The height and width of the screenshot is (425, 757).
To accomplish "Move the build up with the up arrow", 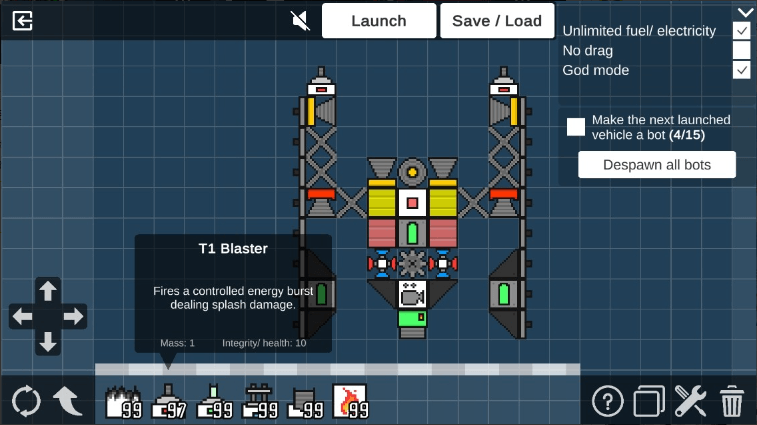I will click(48, 291).
